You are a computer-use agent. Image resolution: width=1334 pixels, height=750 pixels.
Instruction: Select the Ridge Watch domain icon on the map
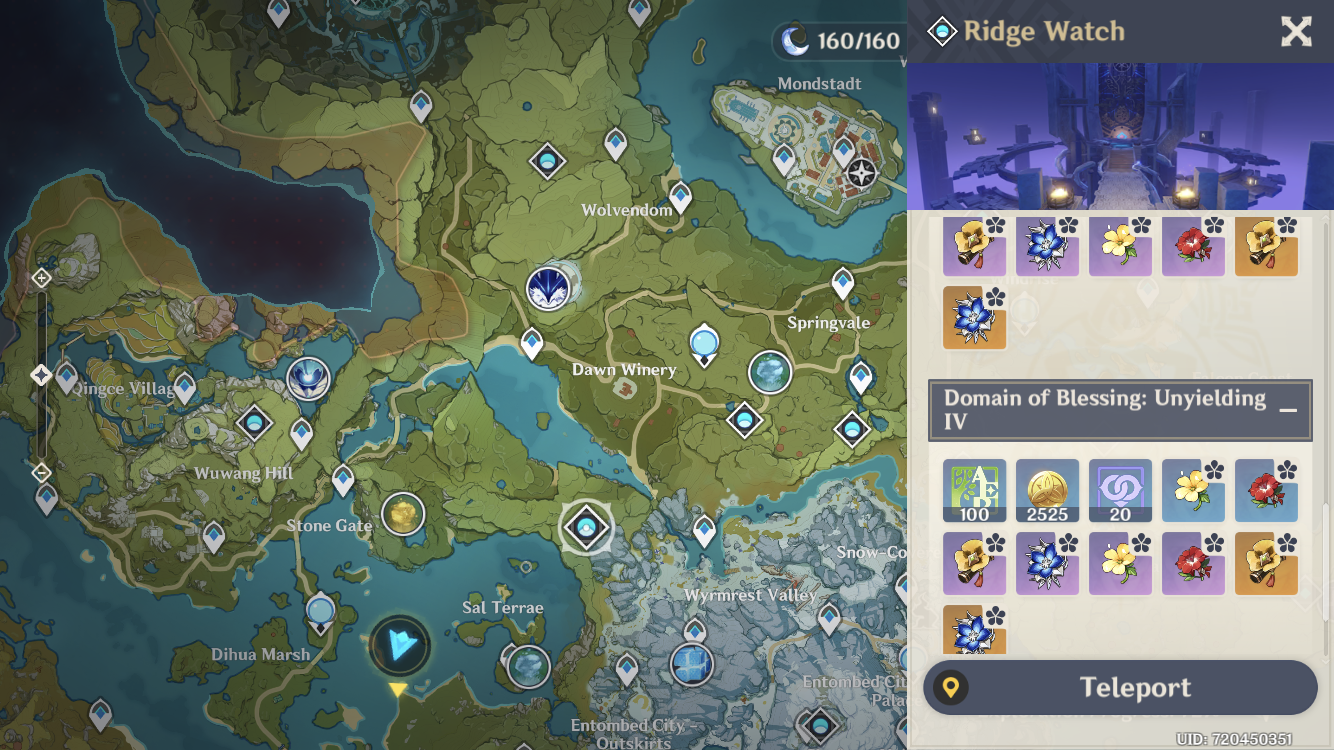pos(587,527)
